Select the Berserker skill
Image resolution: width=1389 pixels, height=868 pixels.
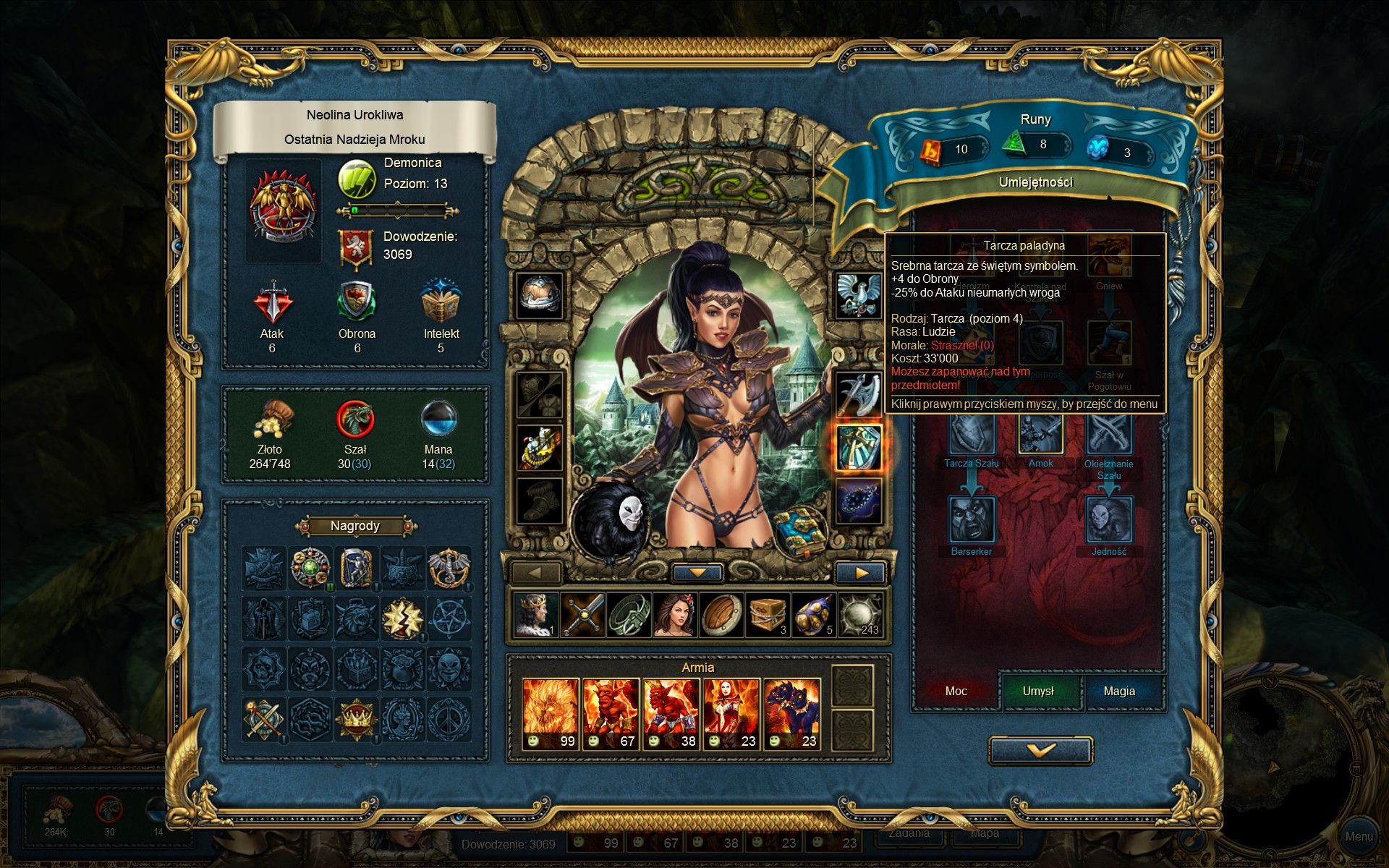971,519
